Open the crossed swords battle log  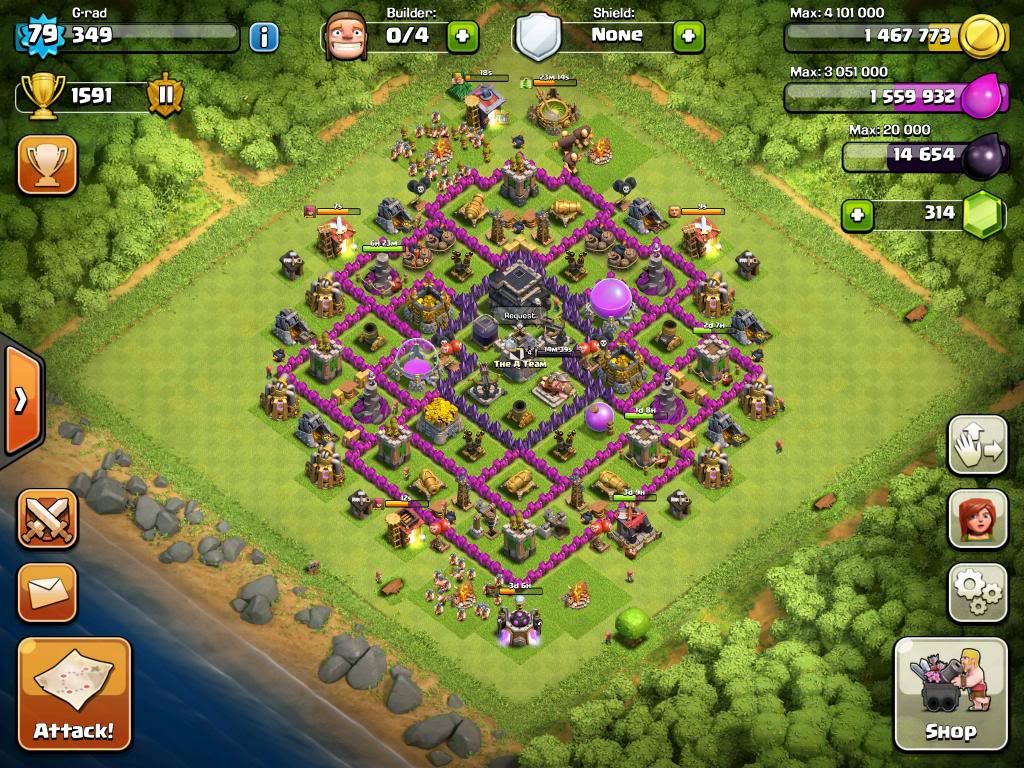click(x=47, y=518)
